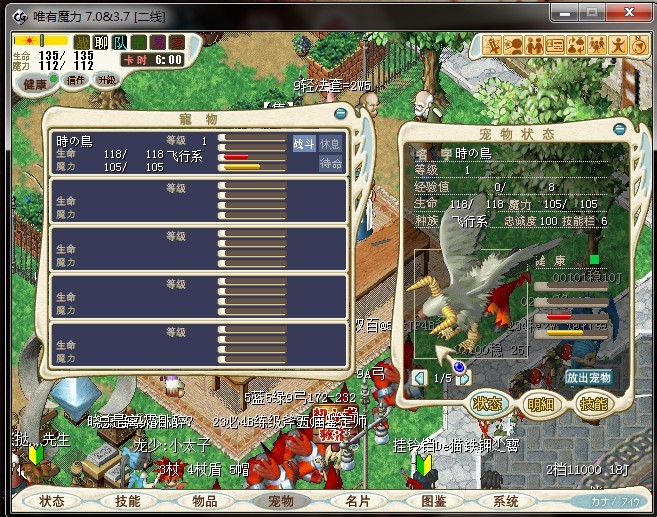Open the pet 技能 skills page in the status window

593,404
